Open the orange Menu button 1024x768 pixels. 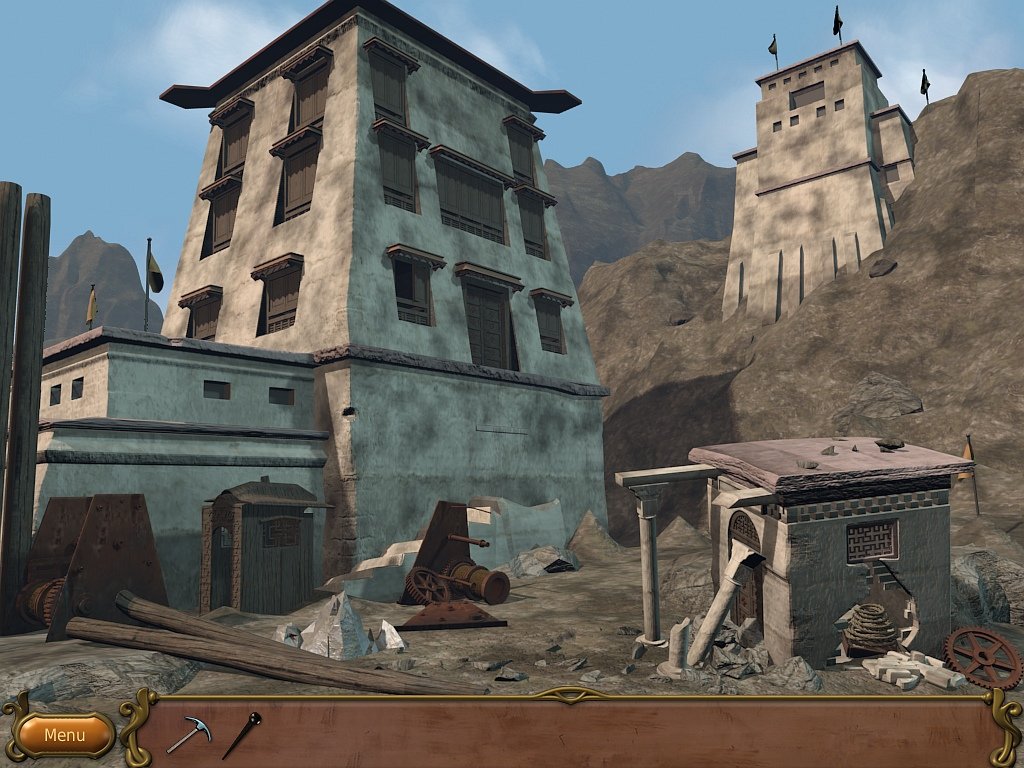pos(65,735)
